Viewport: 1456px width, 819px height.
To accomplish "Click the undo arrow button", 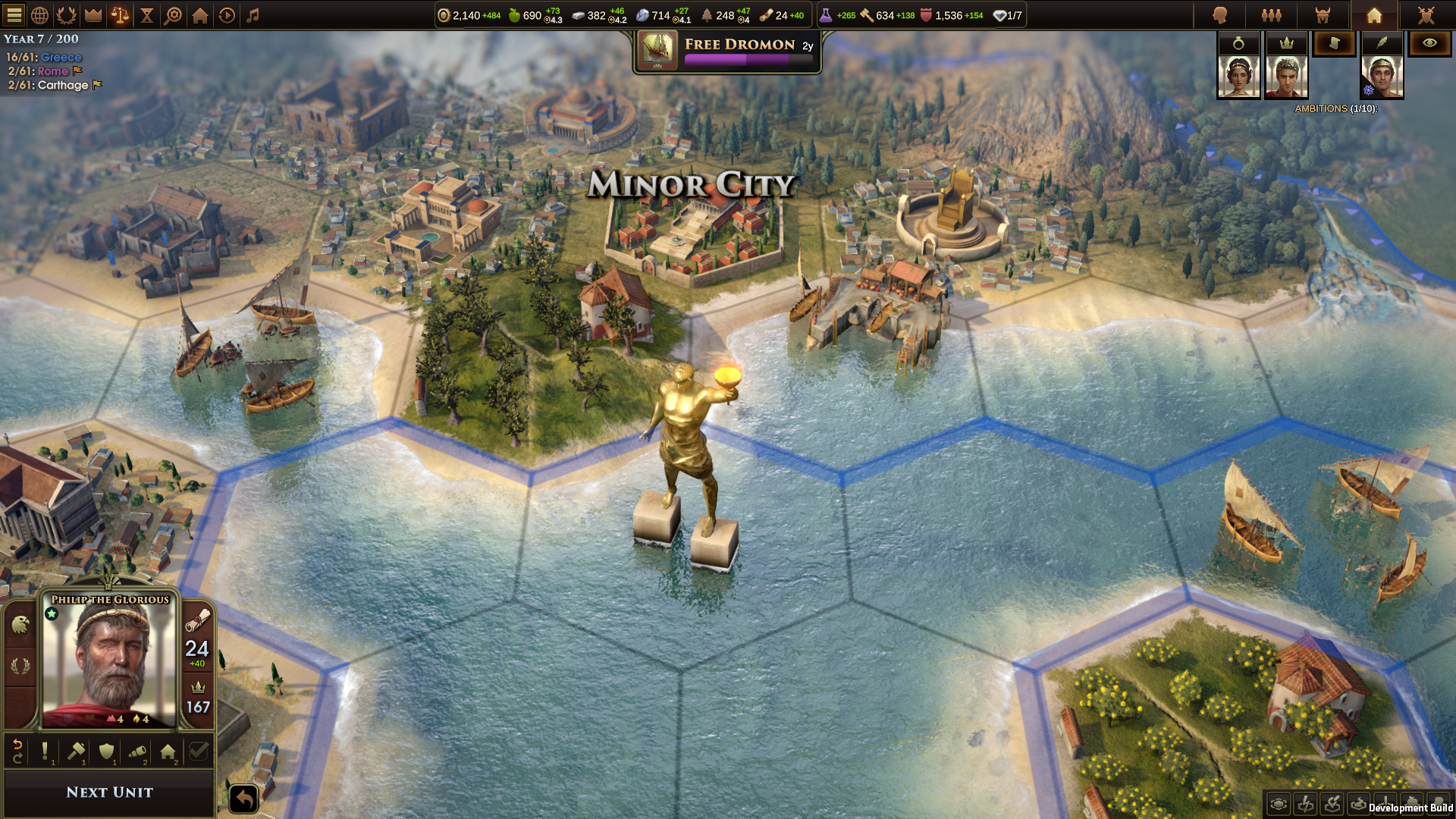I will (x=244, y=799).
